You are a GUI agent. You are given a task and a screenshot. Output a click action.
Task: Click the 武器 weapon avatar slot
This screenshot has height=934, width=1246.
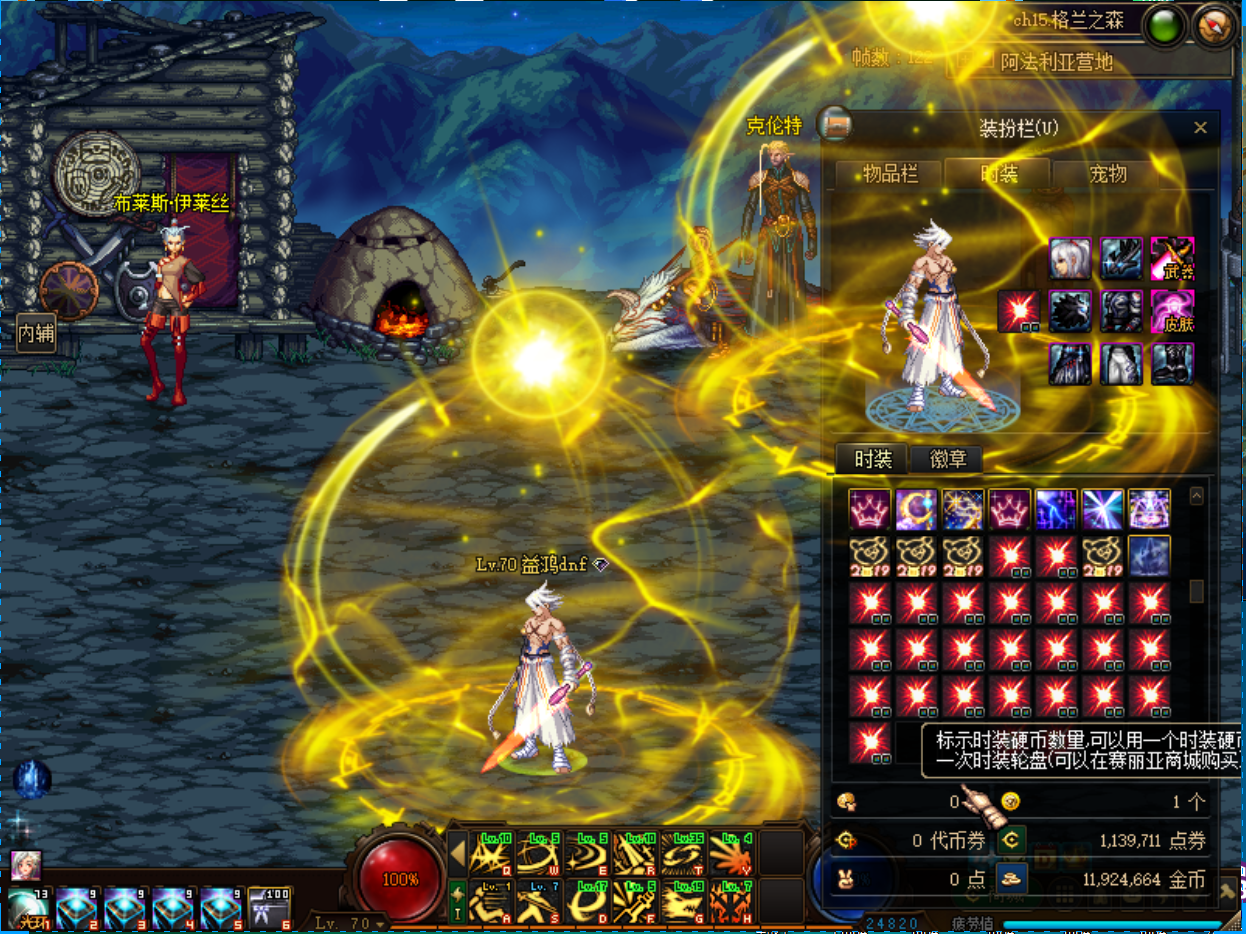pyautogui.click(x=1172, y=259)
